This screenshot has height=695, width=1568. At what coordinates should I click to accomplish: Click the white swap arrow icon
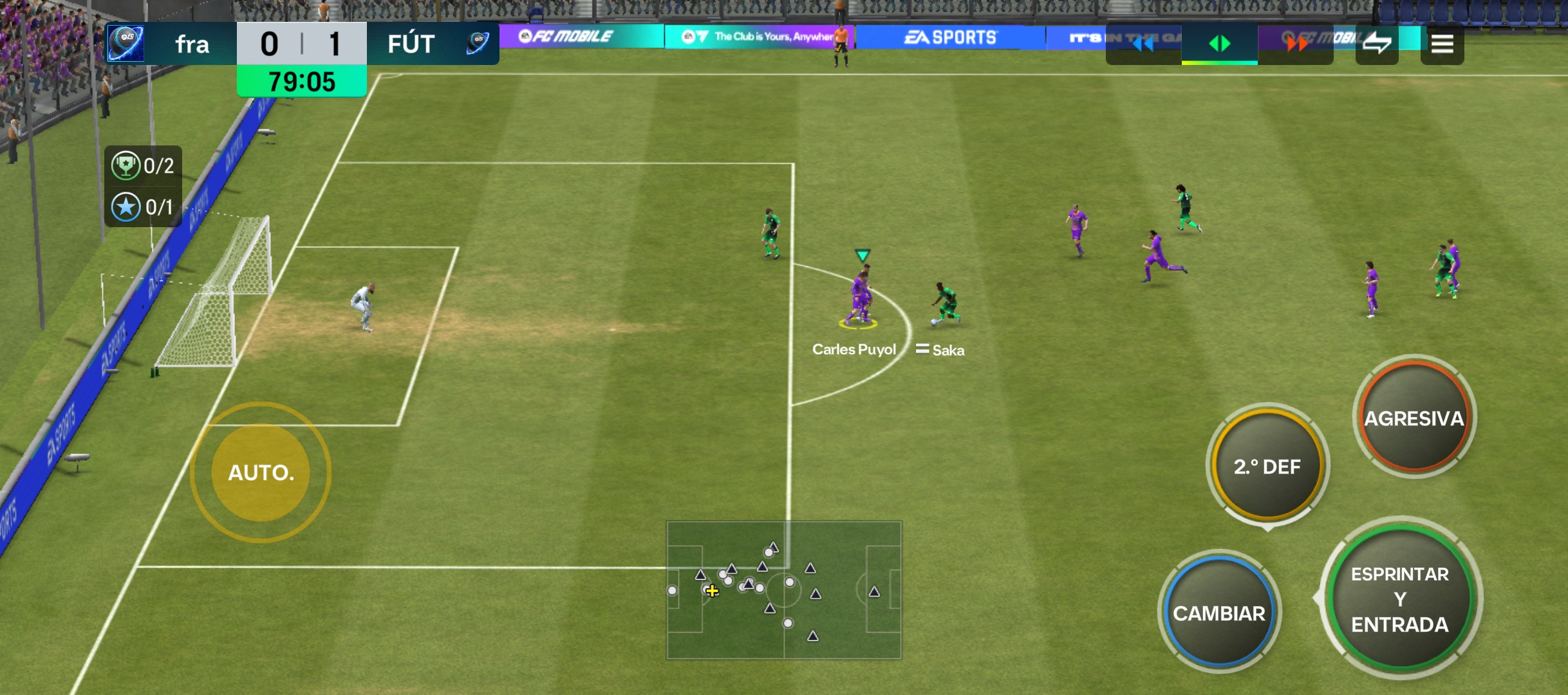(x=1377, y=44)
